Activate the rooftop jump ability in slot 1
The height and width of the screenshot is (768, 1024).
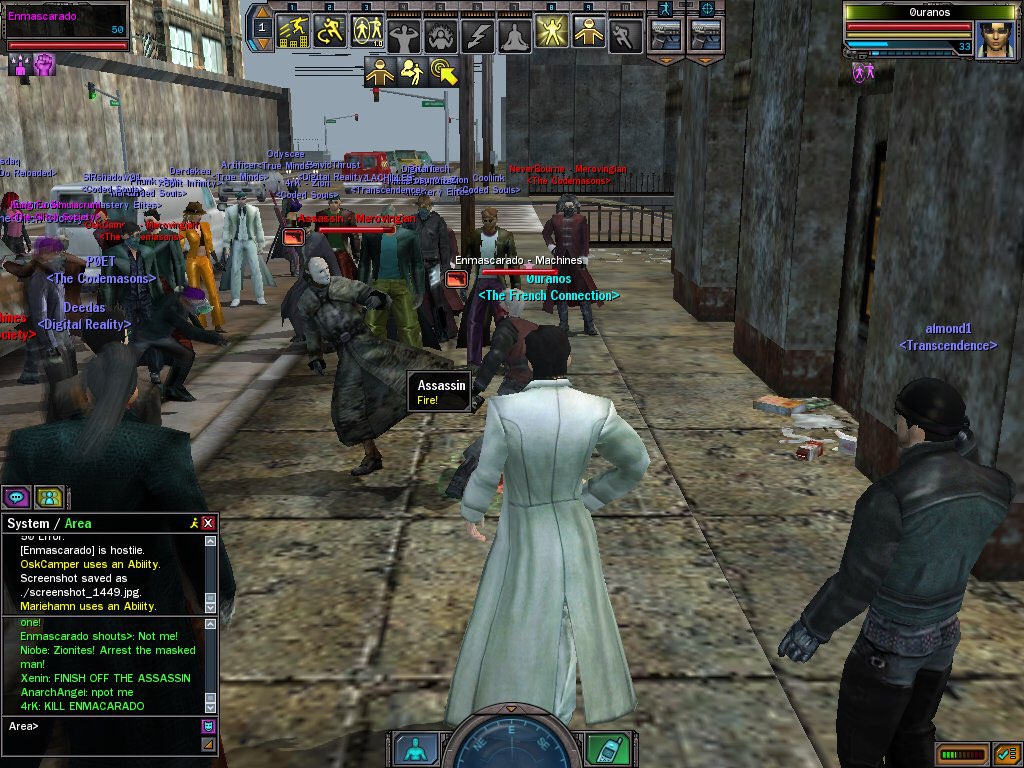pyautogui.click(x=292, y=33)
